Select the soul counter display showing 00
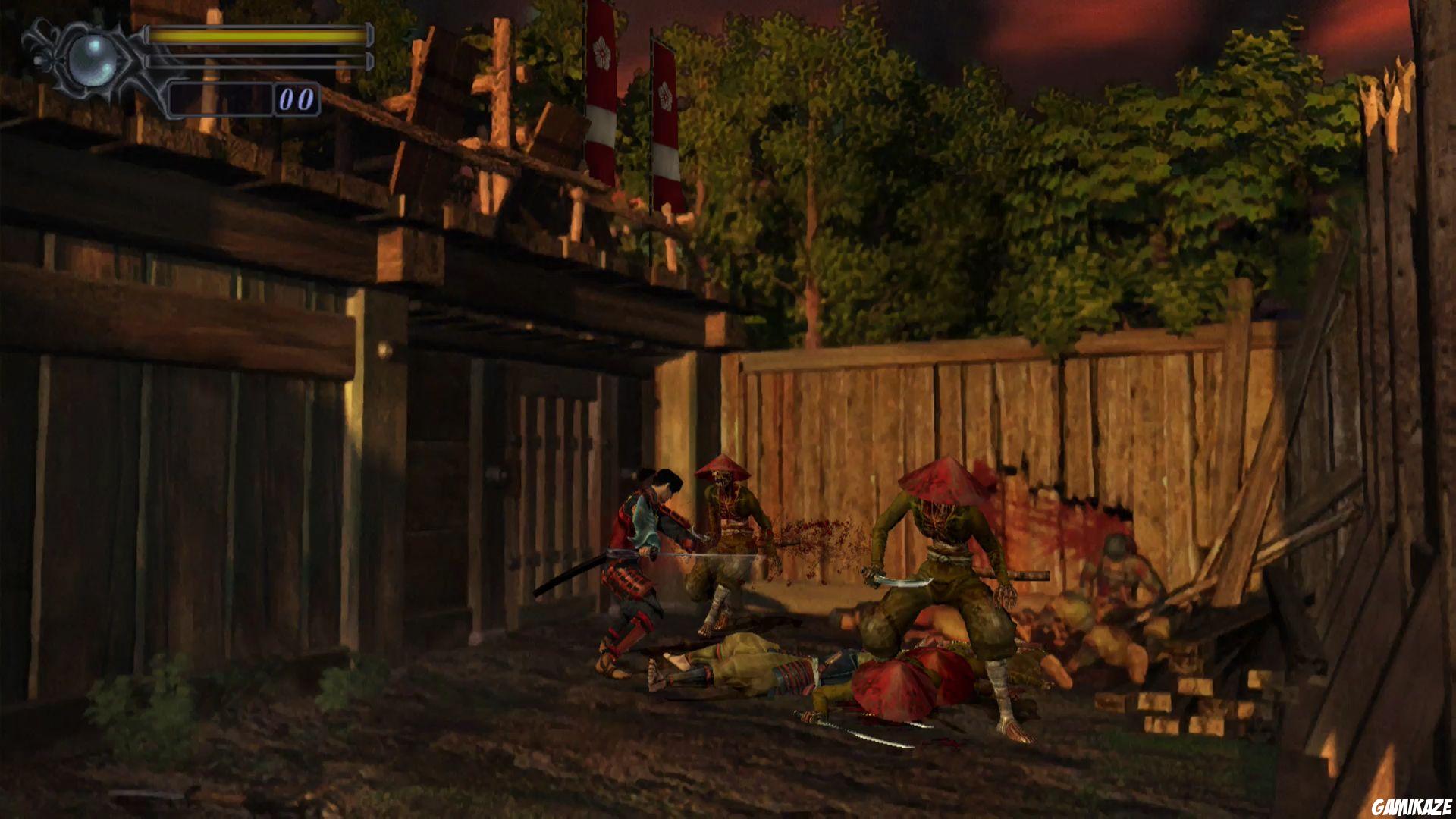Image resolution: width=1456 pixels, height=819 pixels. 300,97
